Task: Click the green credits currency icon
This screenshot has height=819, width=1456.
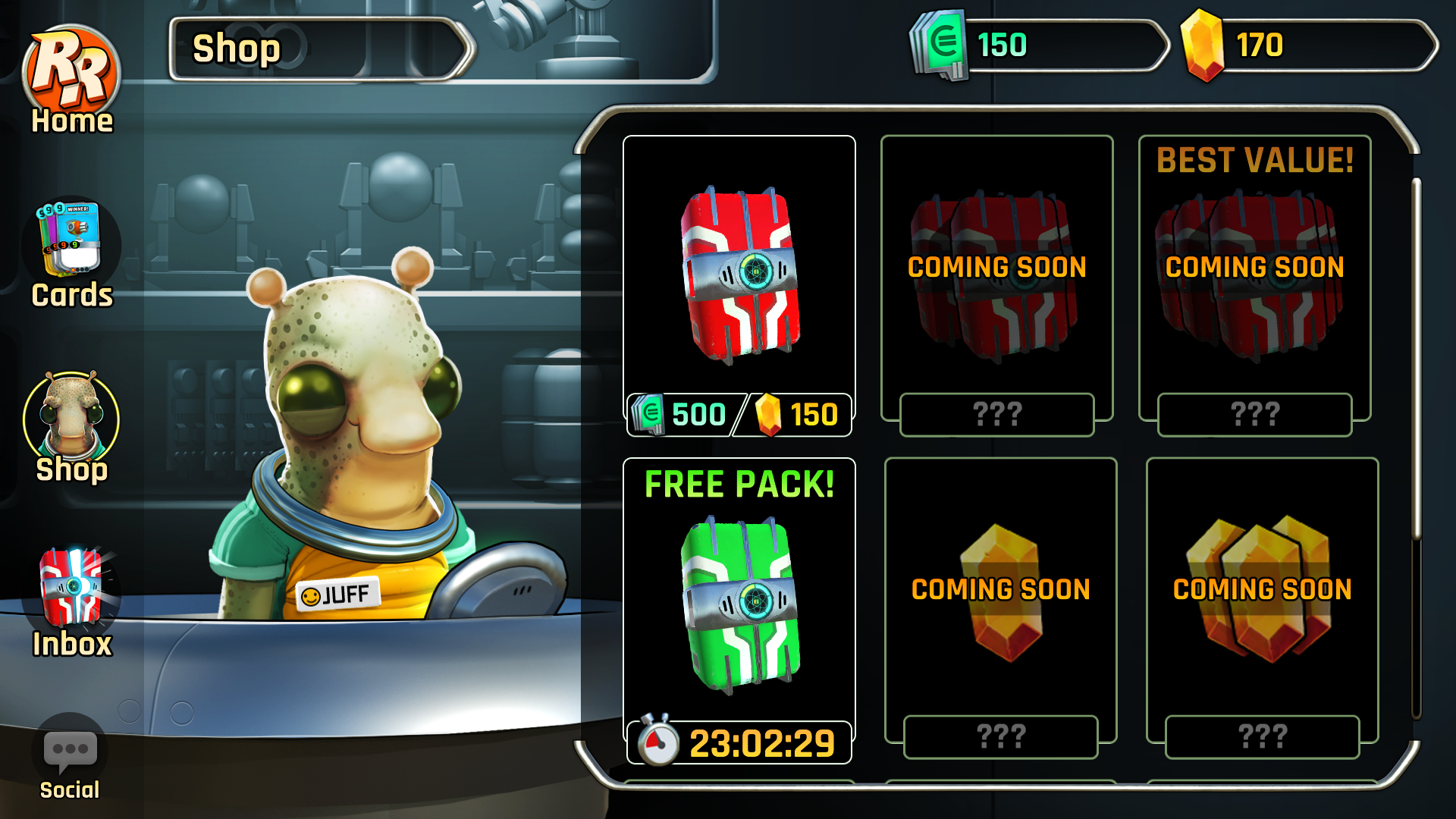Action: coord(940,45)
